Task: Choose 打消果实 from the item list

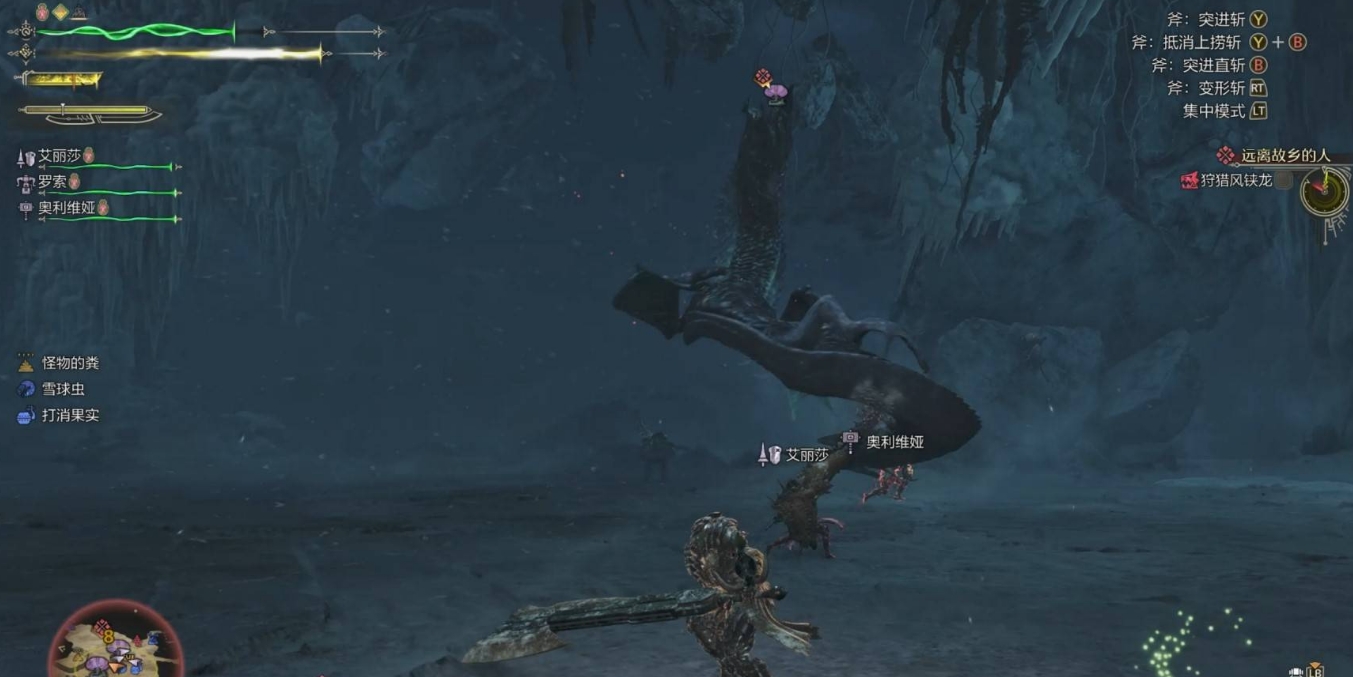Action: pyautogui.click(x=70, y=415)
